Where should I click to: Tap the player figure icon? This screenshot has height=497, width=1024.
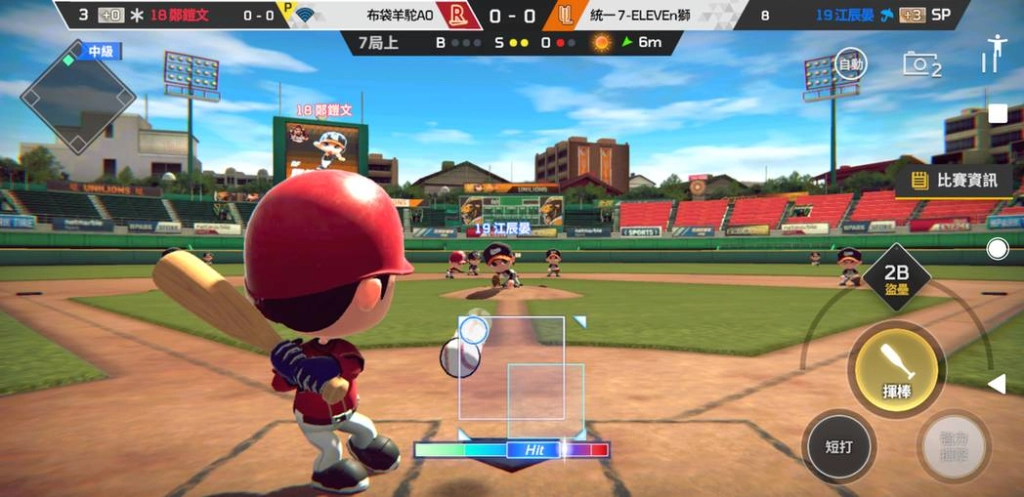tap(993, 53)
